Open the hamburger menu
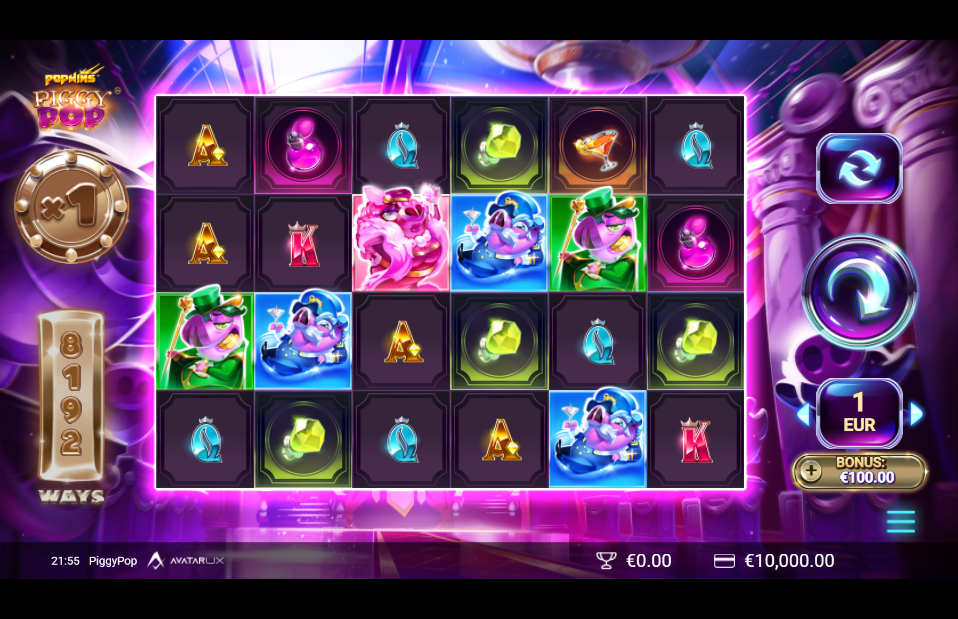958x619 pixels. 900,521
